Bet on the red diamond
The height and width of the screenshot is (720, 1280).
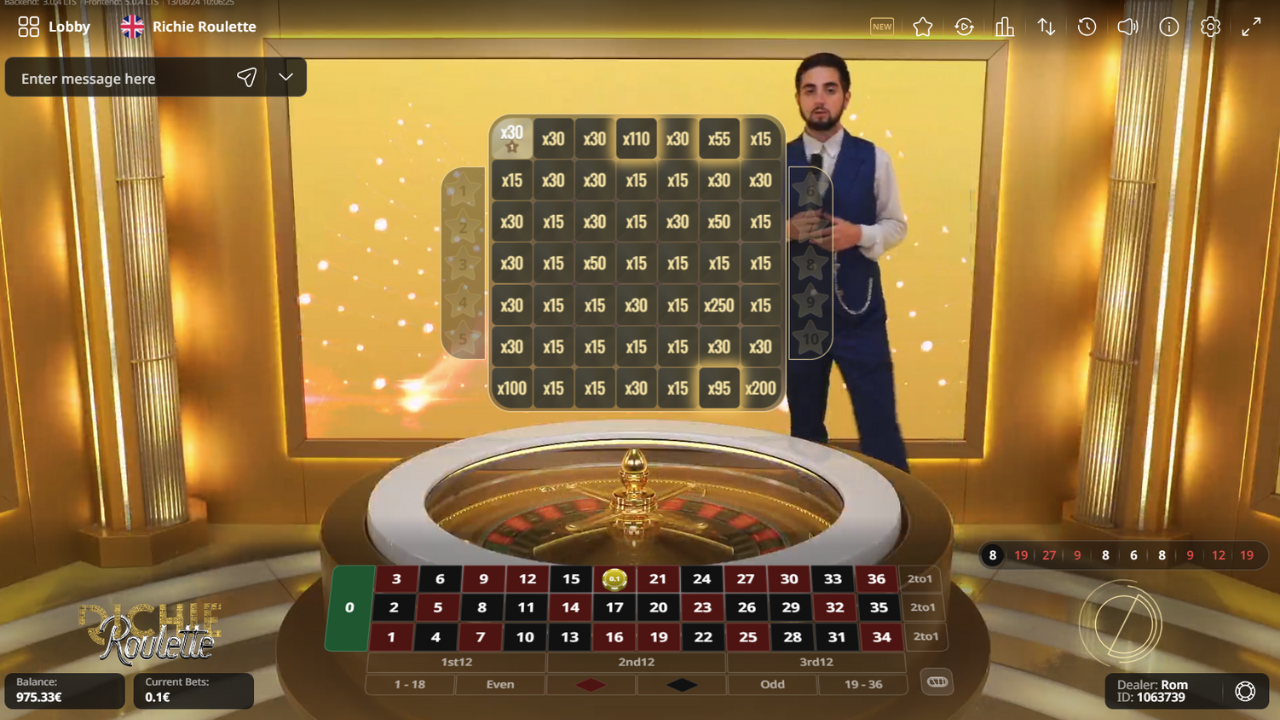click(x=590, y=684)
